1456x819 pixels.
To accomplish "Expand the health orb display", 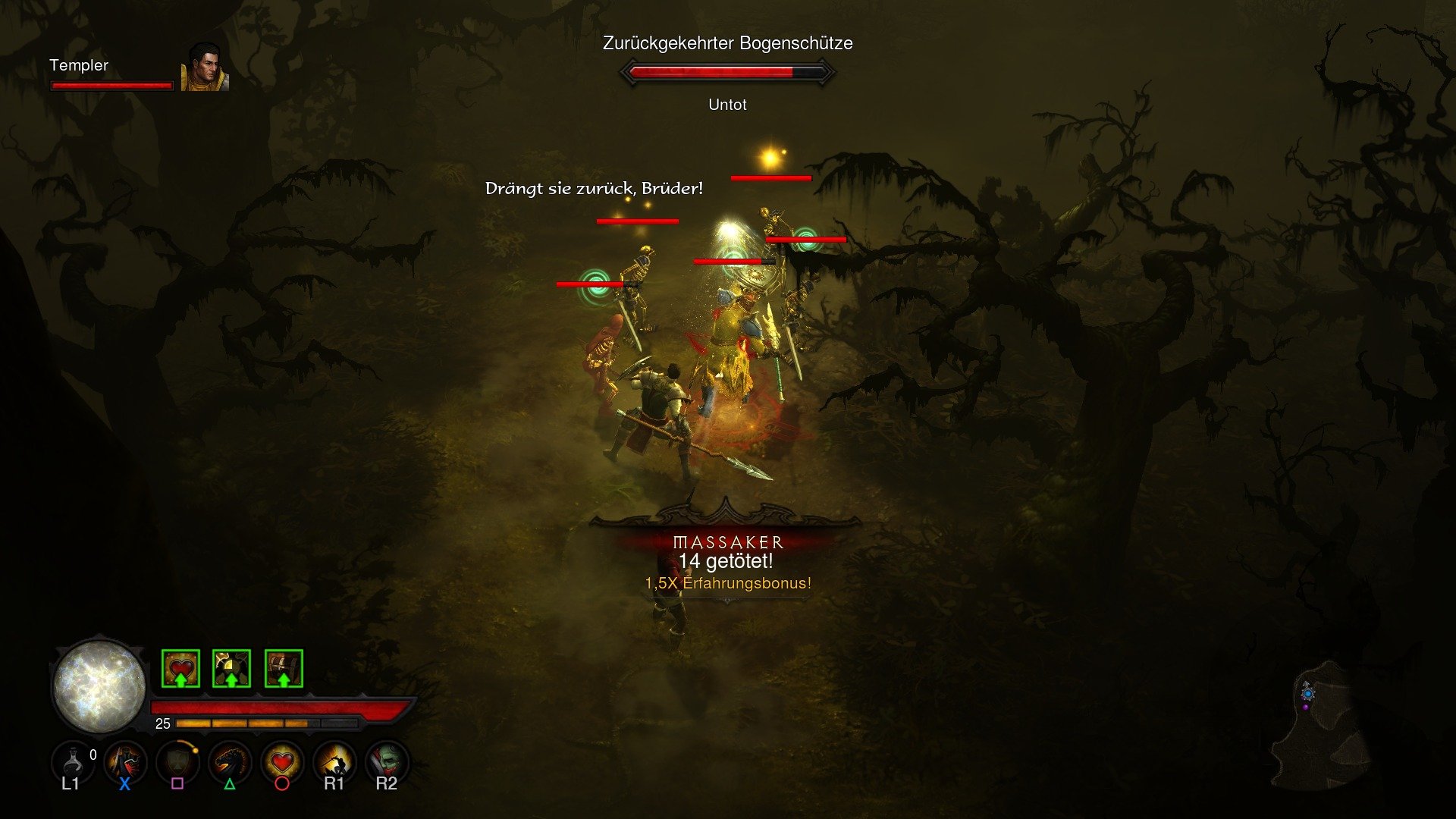I will point(99,687).
